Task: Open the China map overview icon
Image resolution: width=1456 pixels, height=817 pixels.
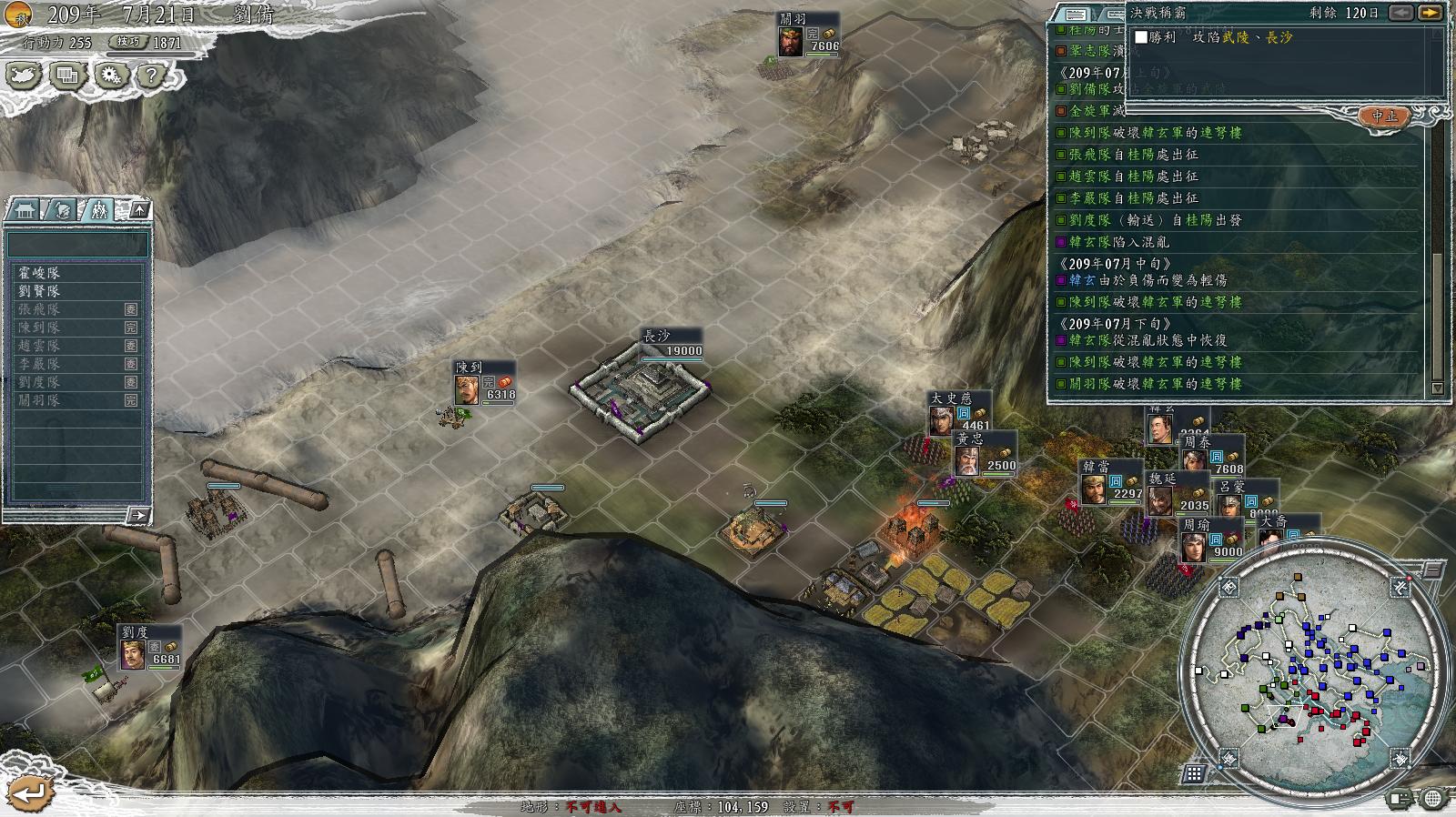Action: tap(24, 75)
